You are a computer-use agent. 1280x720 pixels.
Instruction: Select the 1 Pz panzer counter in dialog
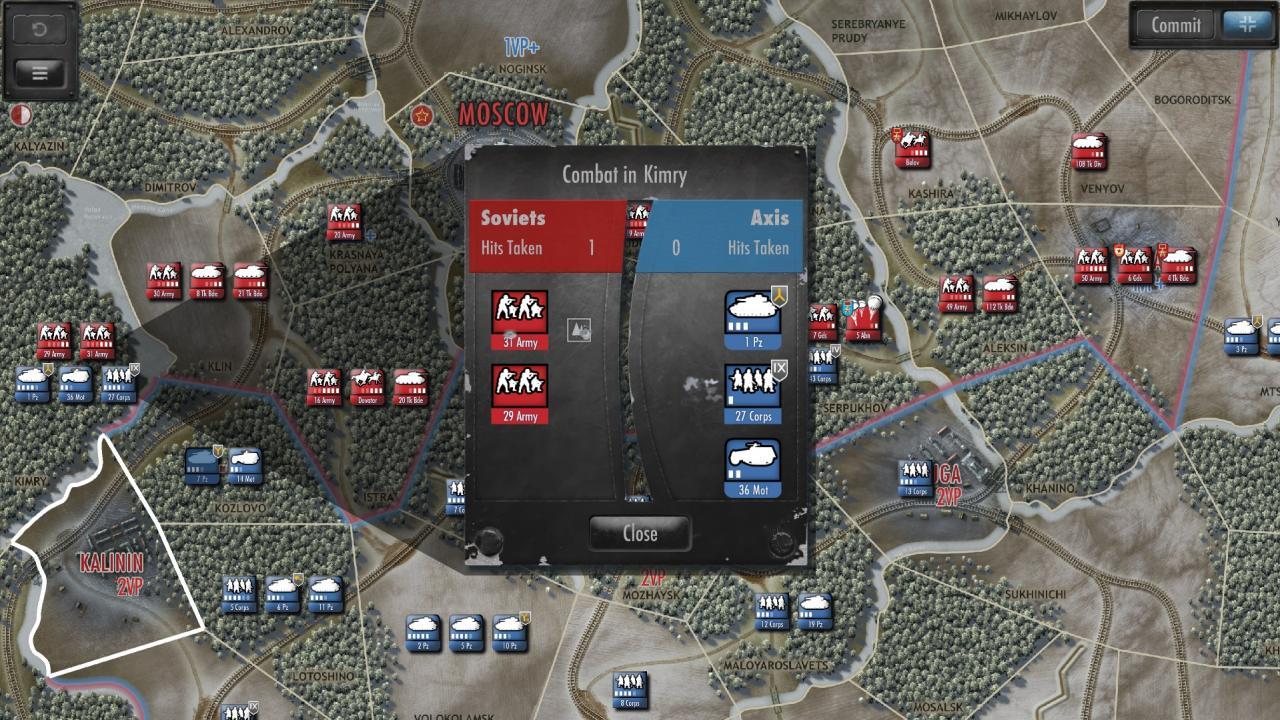coord(753,310)
